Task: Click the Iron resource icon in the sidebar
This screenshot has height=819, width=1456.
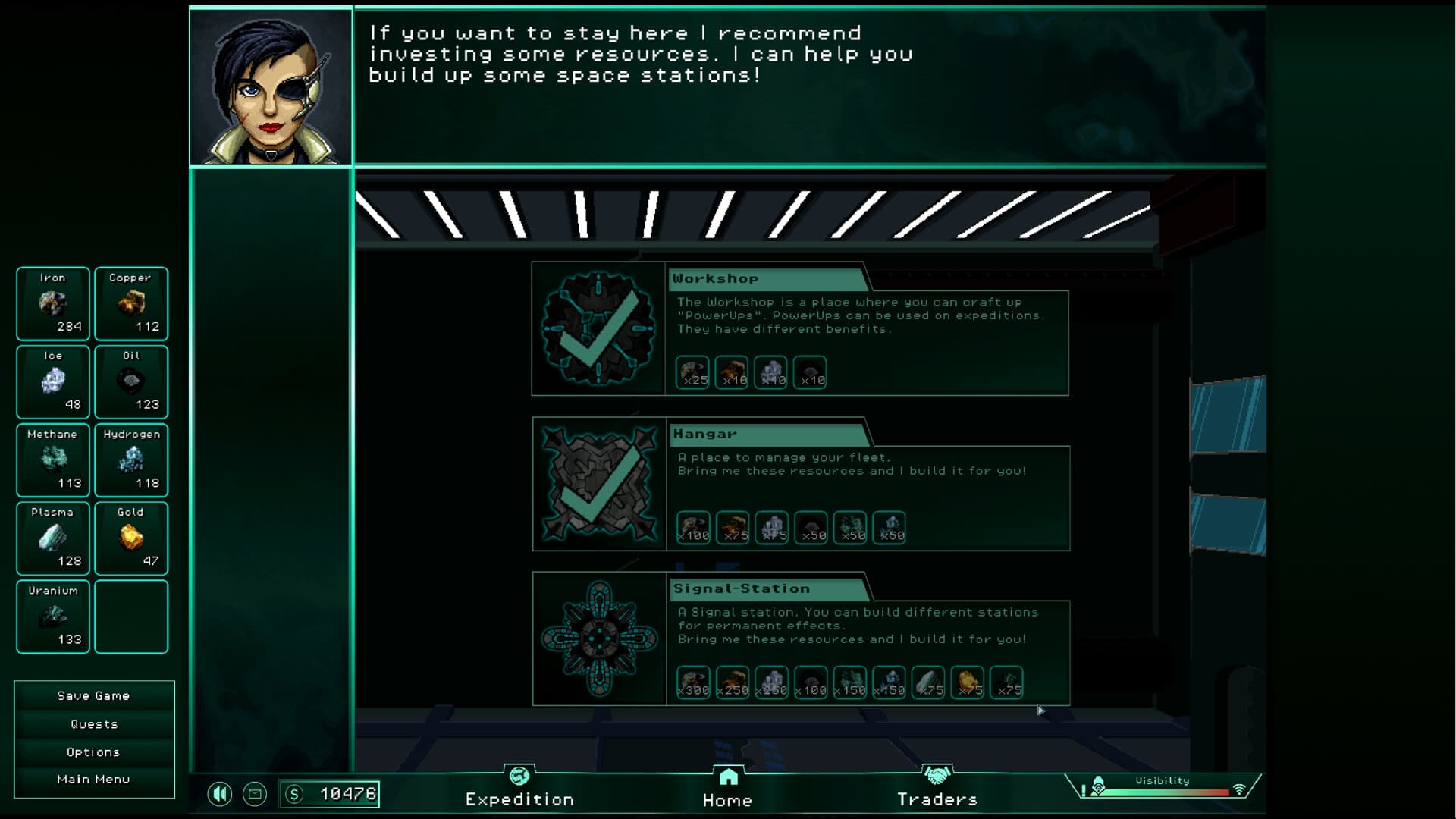Action: (52, 304)
